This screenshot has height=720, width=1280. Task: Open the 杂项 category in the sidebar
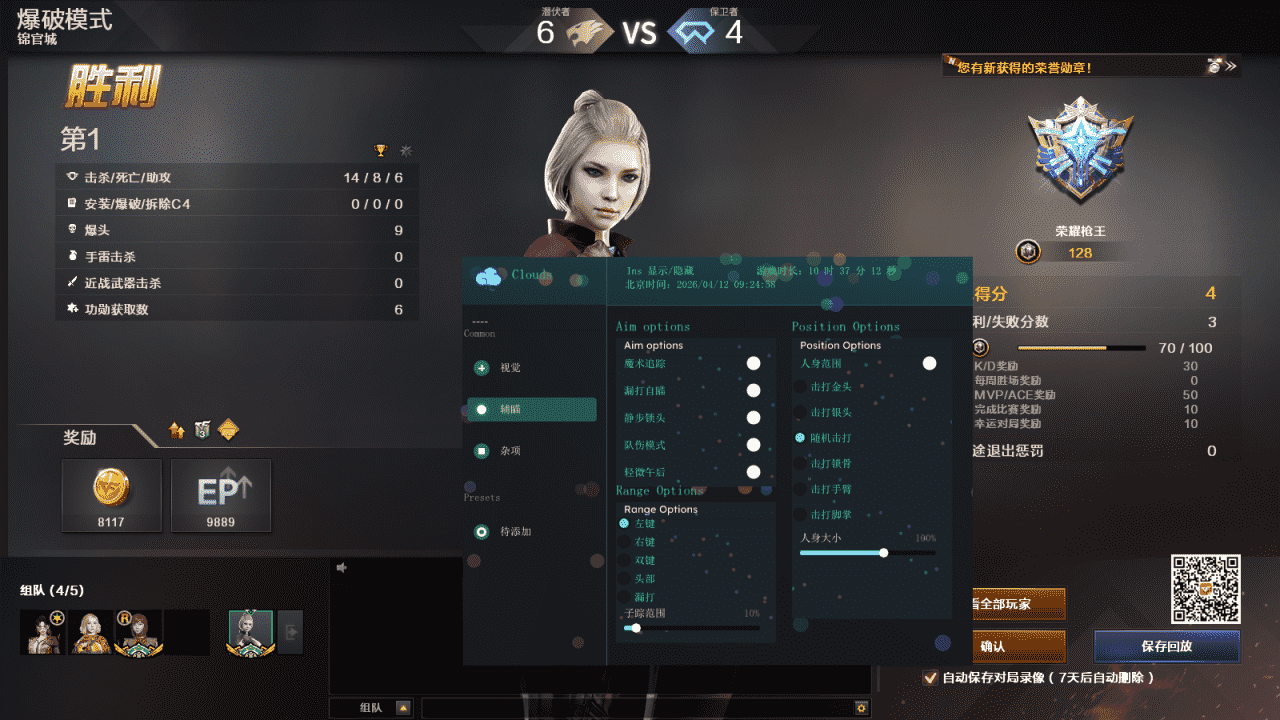pos(480,451)
